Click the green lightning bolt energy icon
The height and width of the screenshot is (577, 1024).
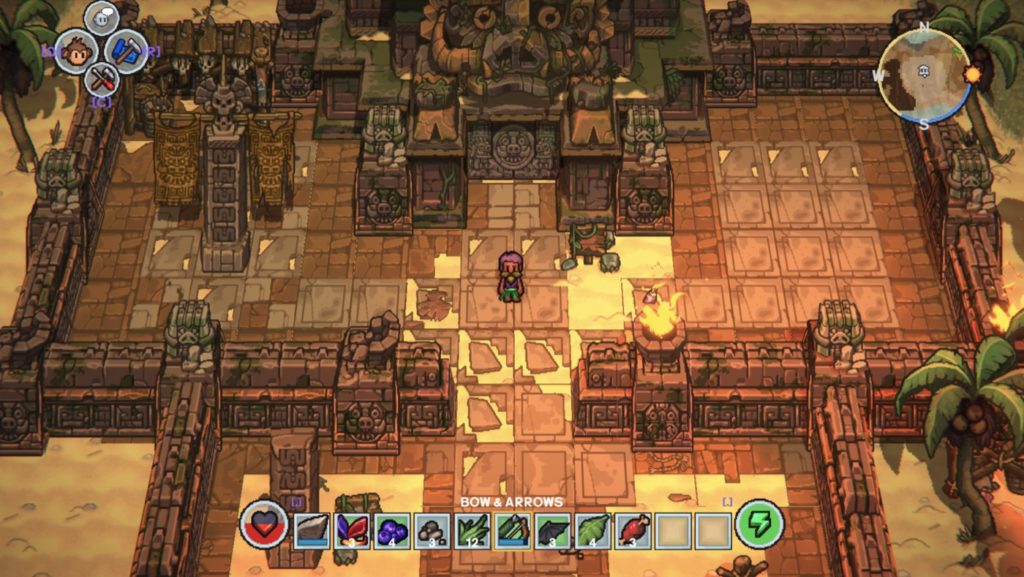click(760, 525)
